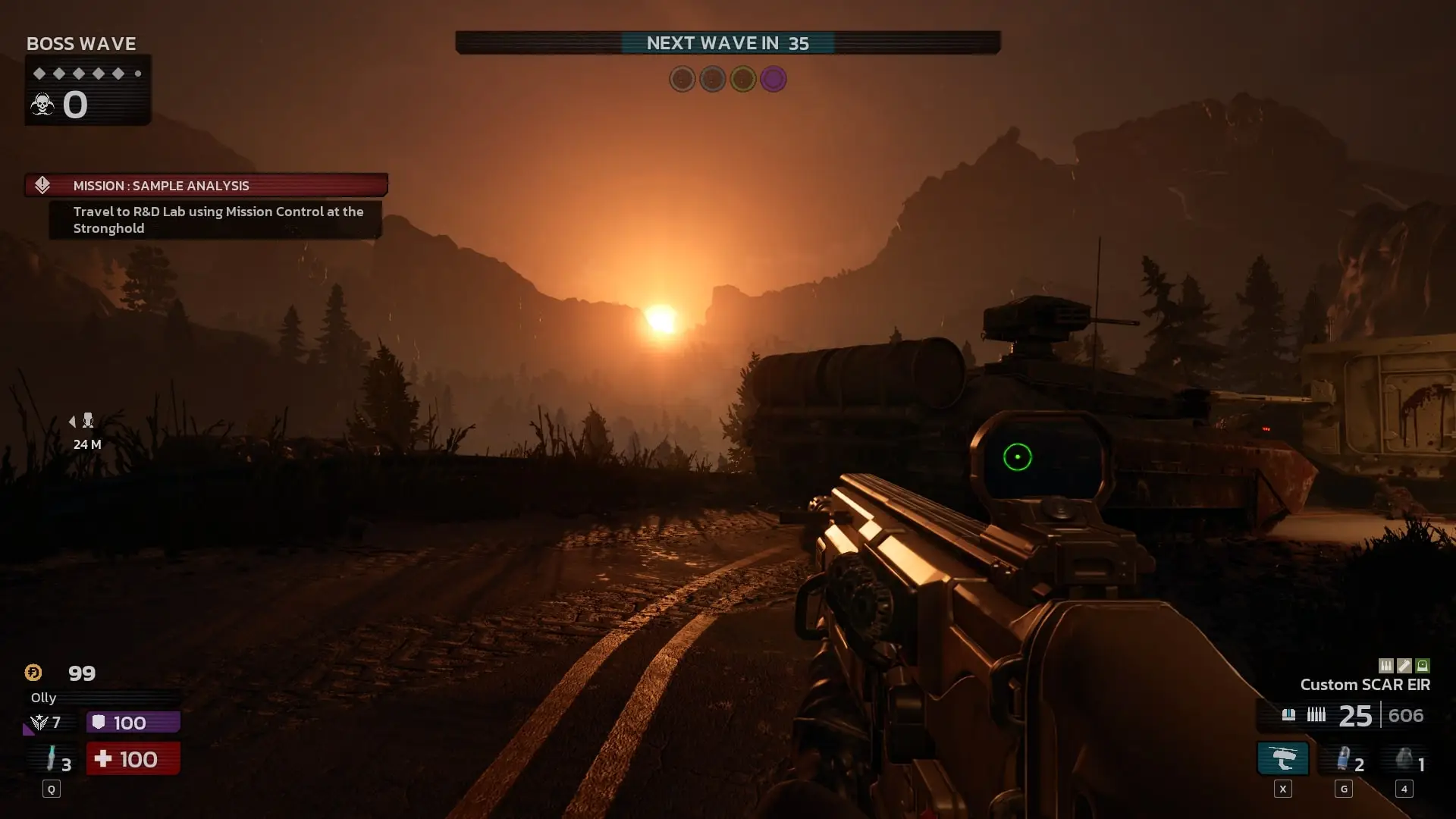Viewport: 1456px width, 819px height.
Task: Select the frag grenade slot
Action: pyautogui.click(x=1404, y=759)
